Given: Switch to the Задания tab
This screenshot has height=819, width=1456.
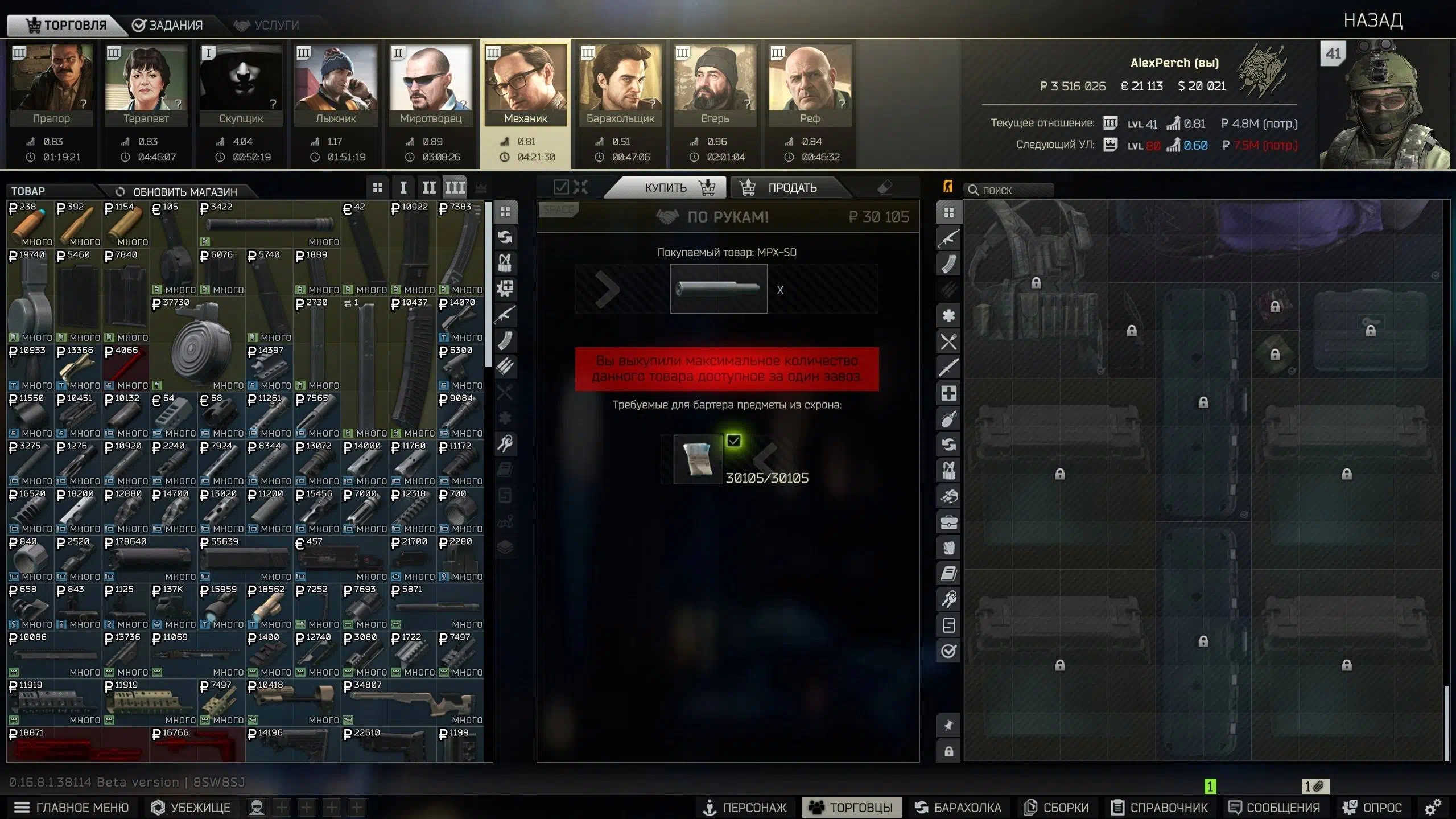Looking at the screenshot, I should click(x=167, y=25).
